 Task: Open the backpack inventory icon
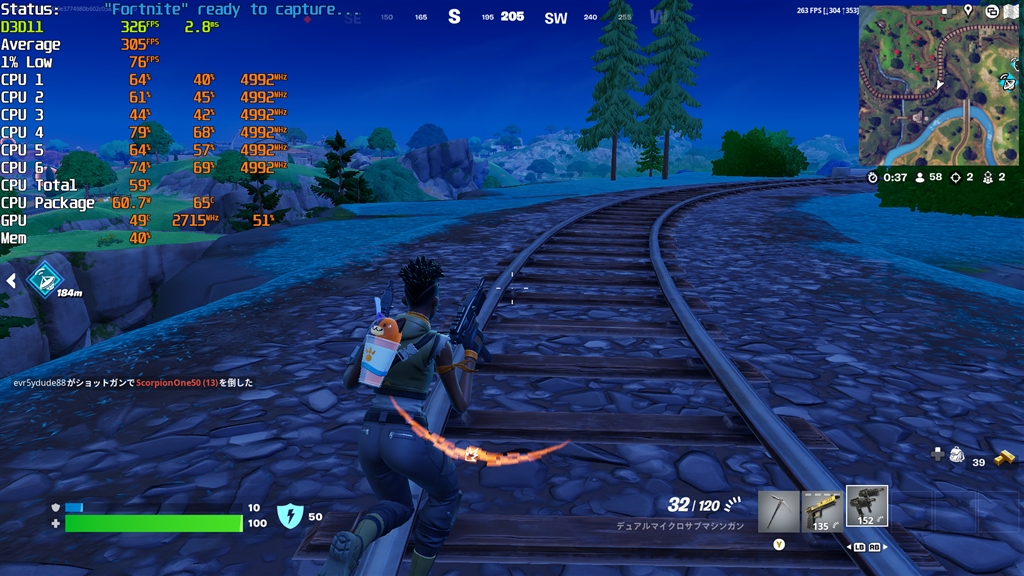point(957,455)
